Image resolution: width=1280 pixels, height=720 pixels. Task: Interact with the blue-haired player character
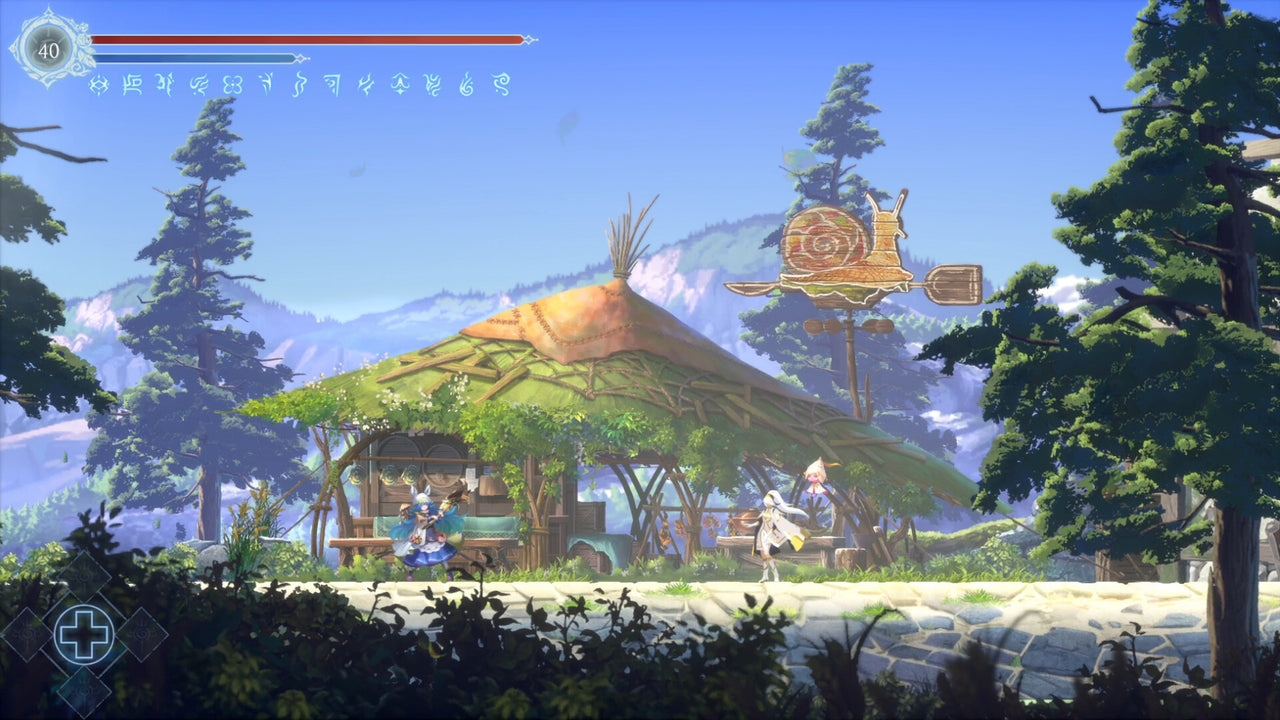(x=425, y=530)
